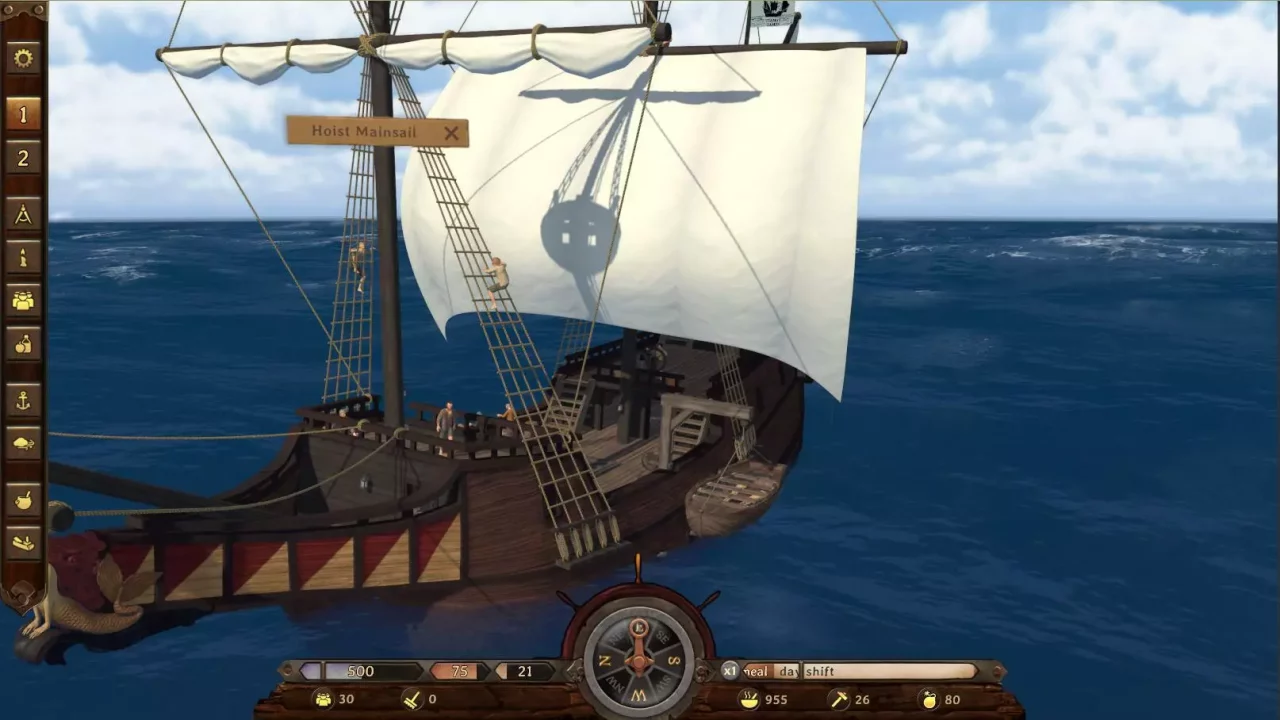The height and width of the screenshot is (720, 1280).
Task: Cancel the Hoist Mainsail order
Action: [x=452, y=133]
